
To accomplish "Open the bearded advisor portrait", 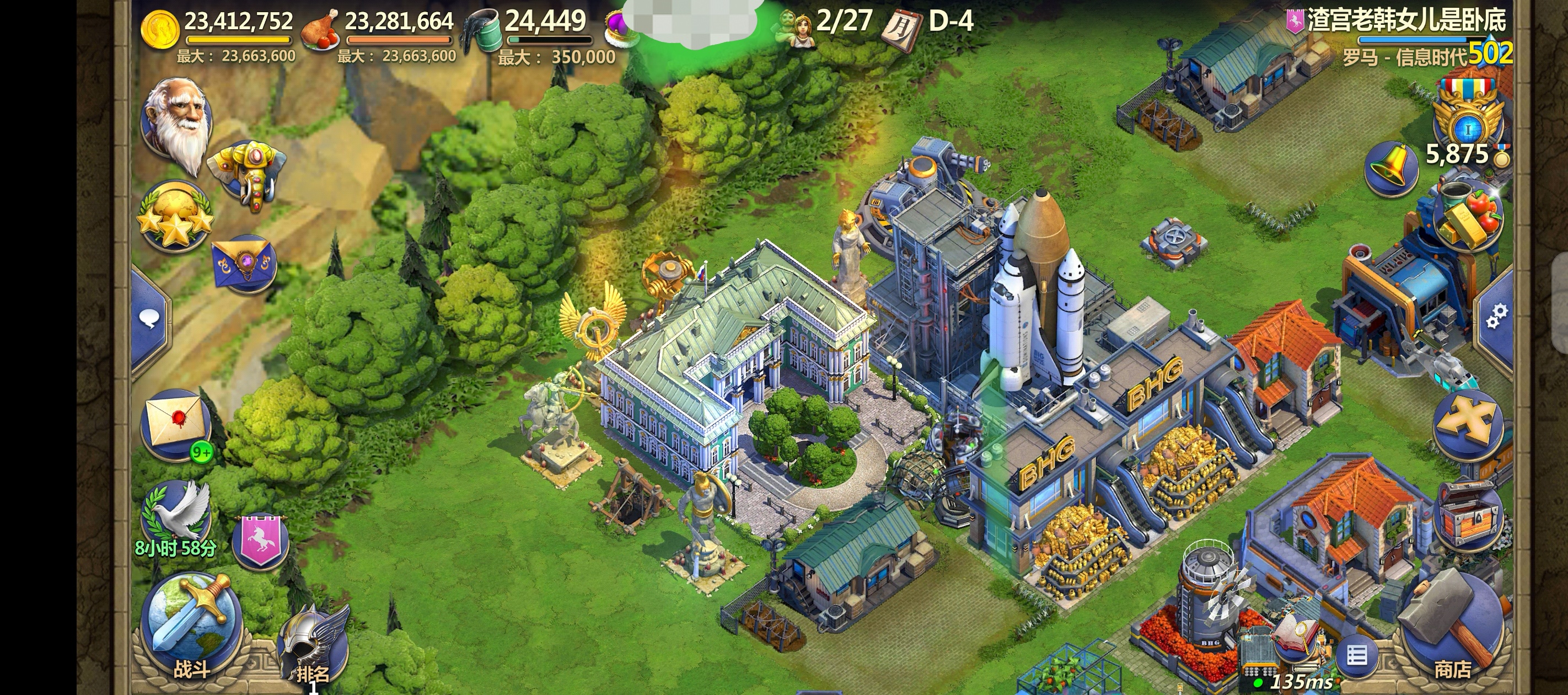I will [x=176, y=122].
